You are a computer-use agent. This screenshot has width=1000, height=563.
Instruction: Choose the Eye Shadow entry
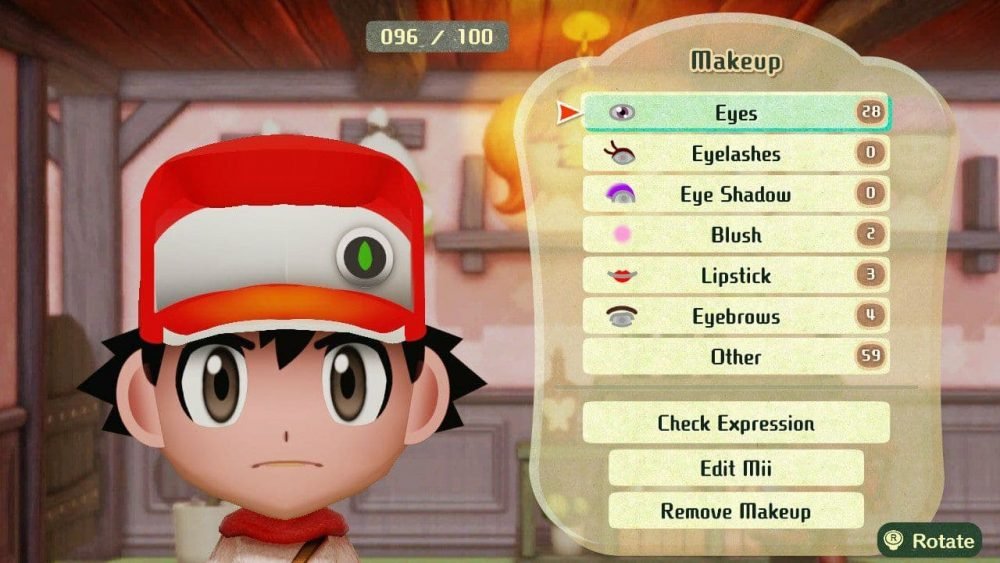(x=736, y=195)
